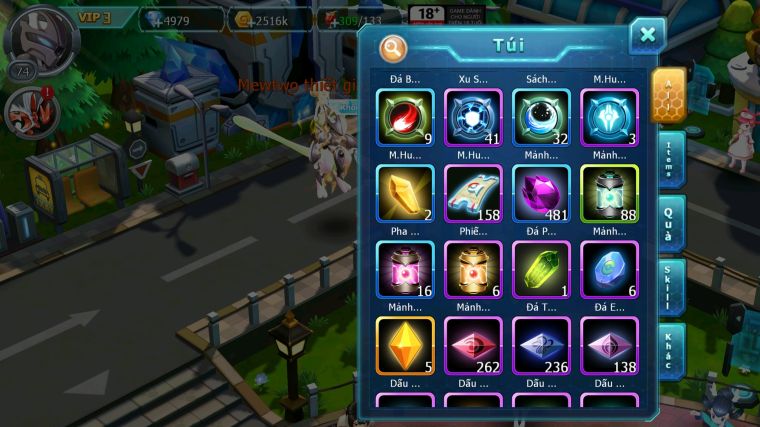Select the green canister with count 88
Screen dimensions: 760x427
609,193
